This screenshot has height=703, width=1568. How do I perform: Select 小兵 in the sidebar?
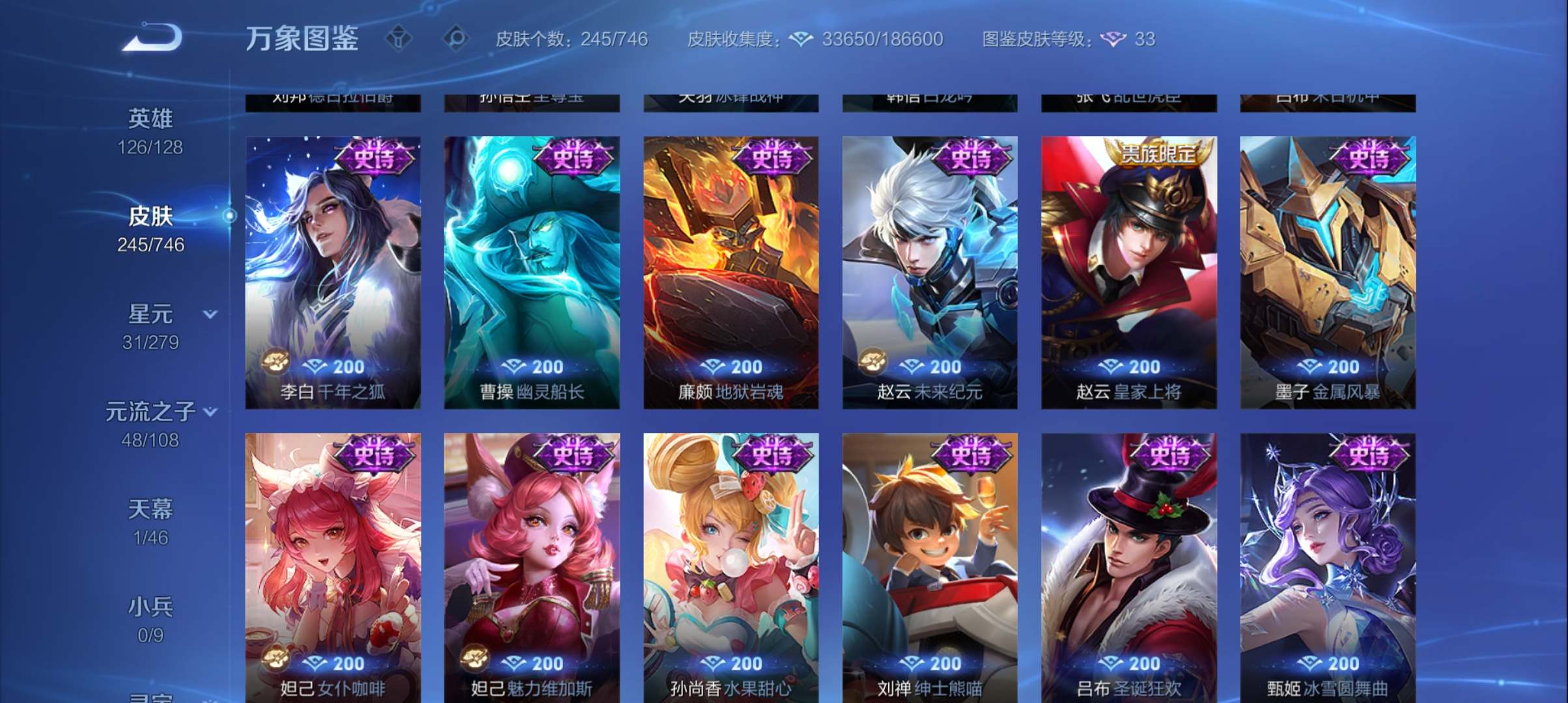click(153, 609)
